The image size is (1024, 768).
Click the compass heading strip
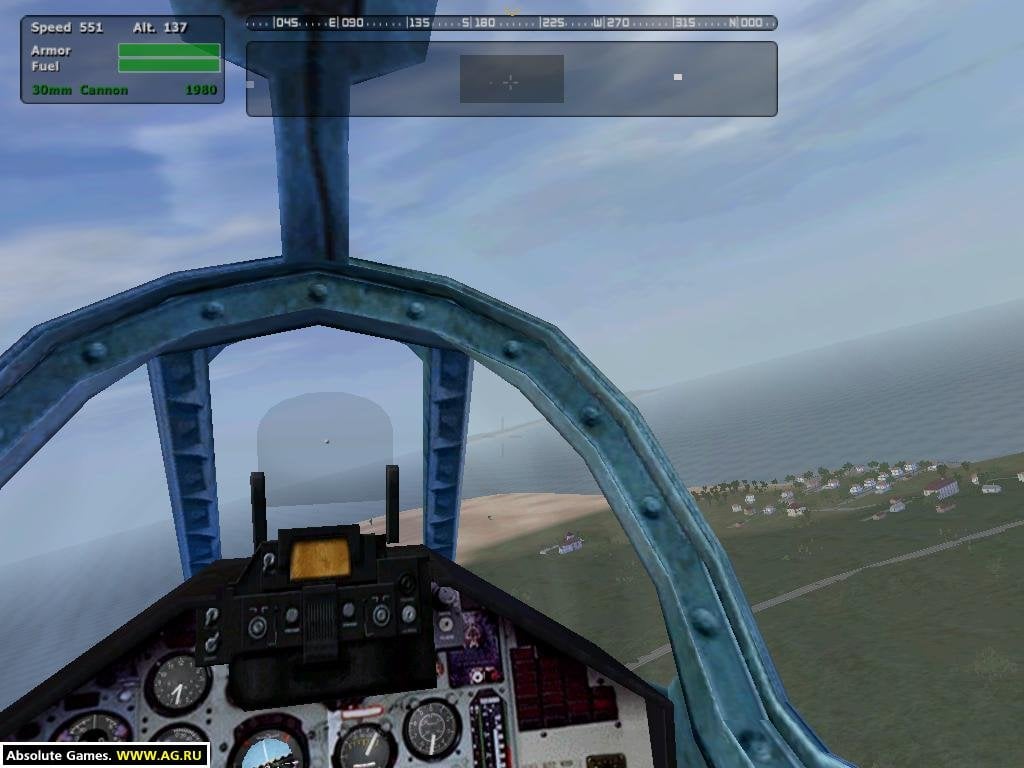click(511, 22)
